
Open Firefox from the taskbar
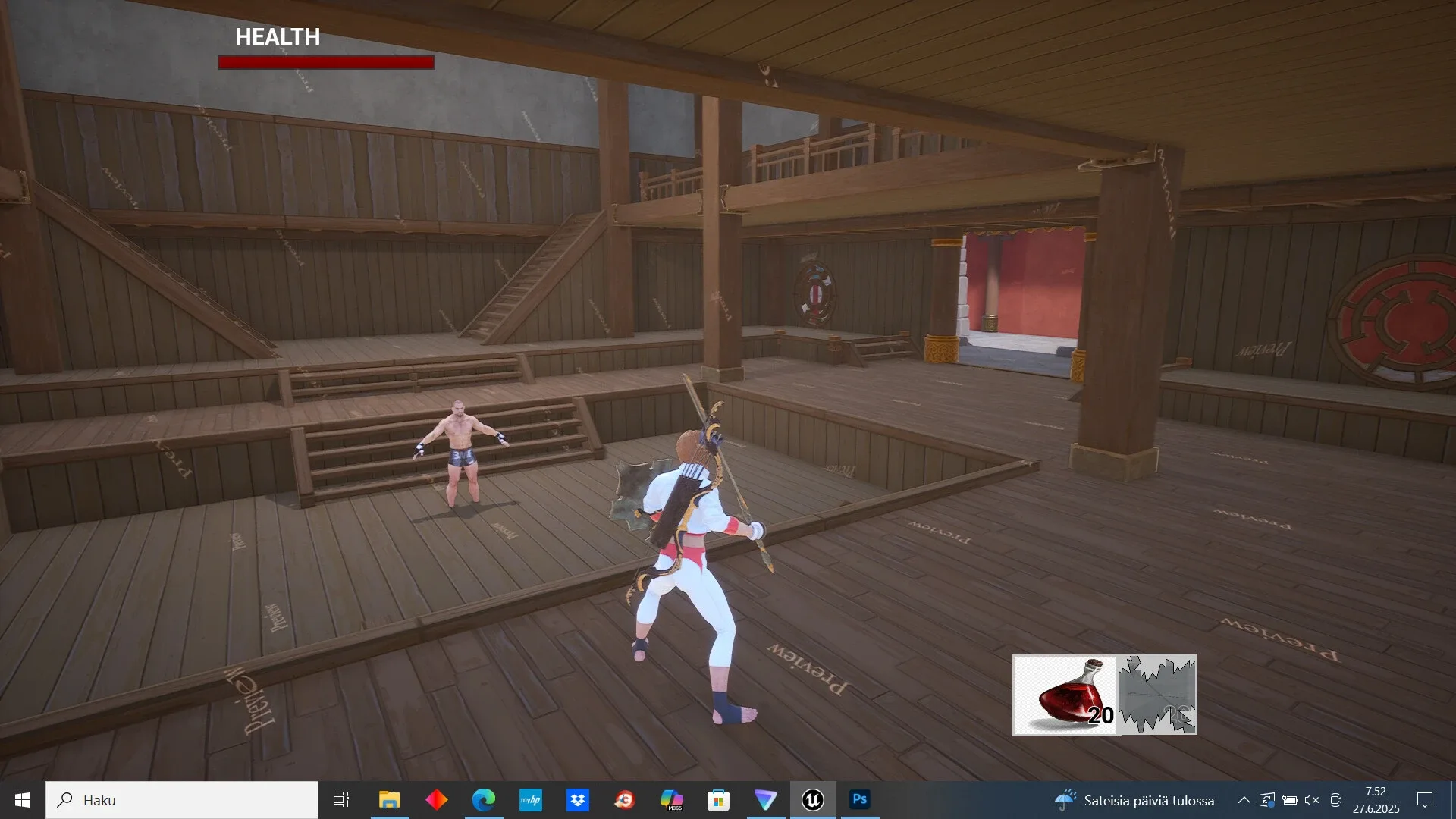click(625, 800)
